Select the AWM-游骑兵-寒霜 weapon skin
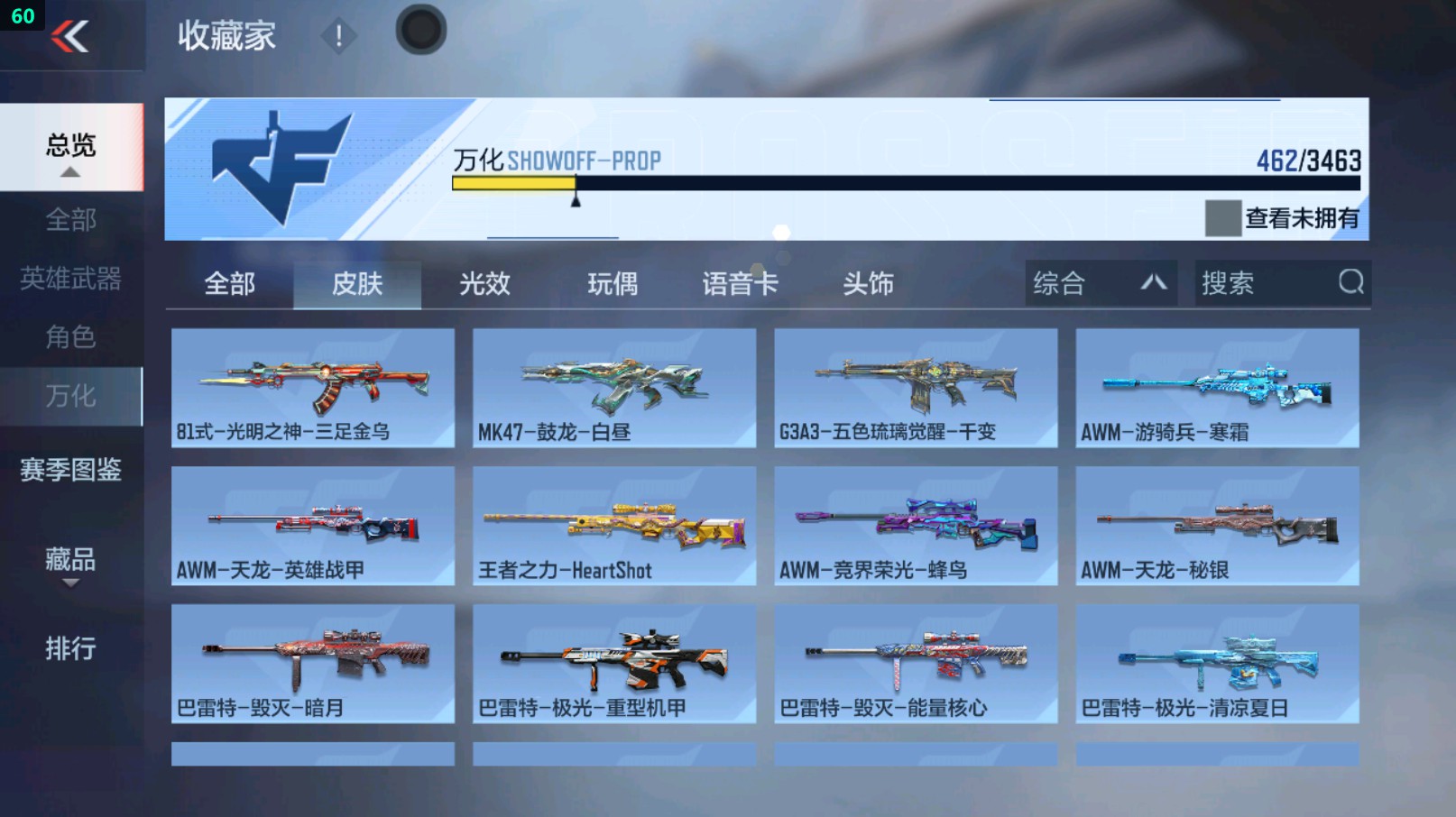The image size is (1456, 817). pyautogui.click(x=1217, y=386)
